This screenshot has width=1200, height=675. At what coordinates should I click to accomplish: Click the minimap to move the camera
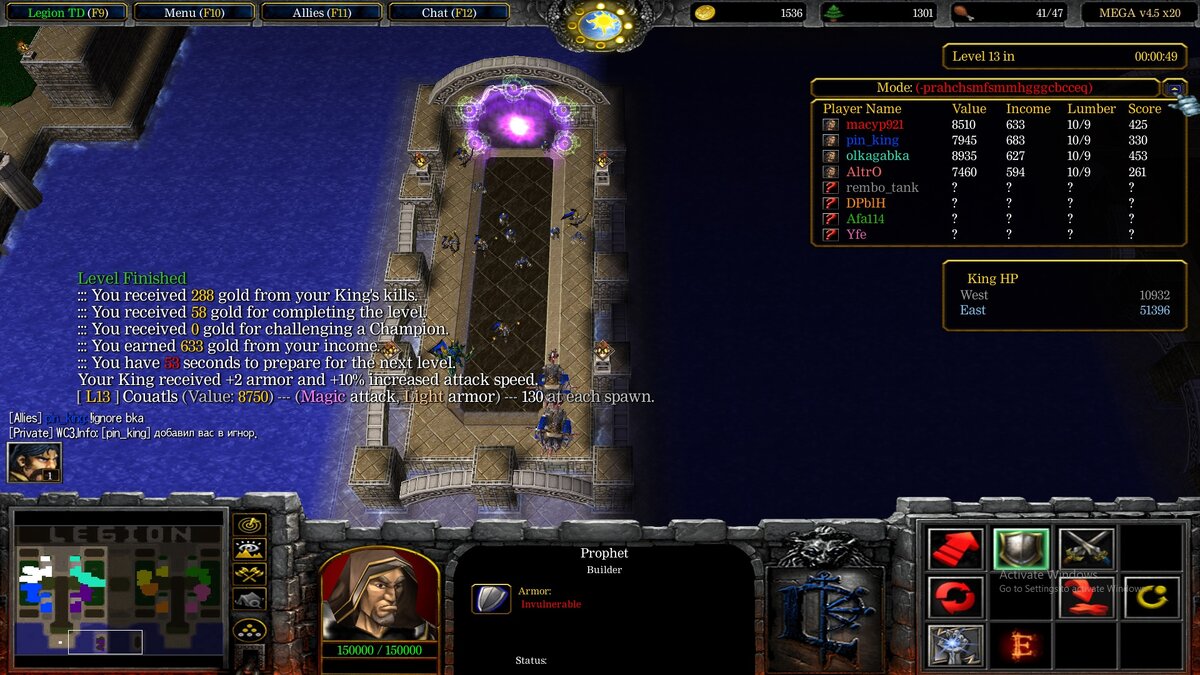pyautogui.click(x=118, y=592)
